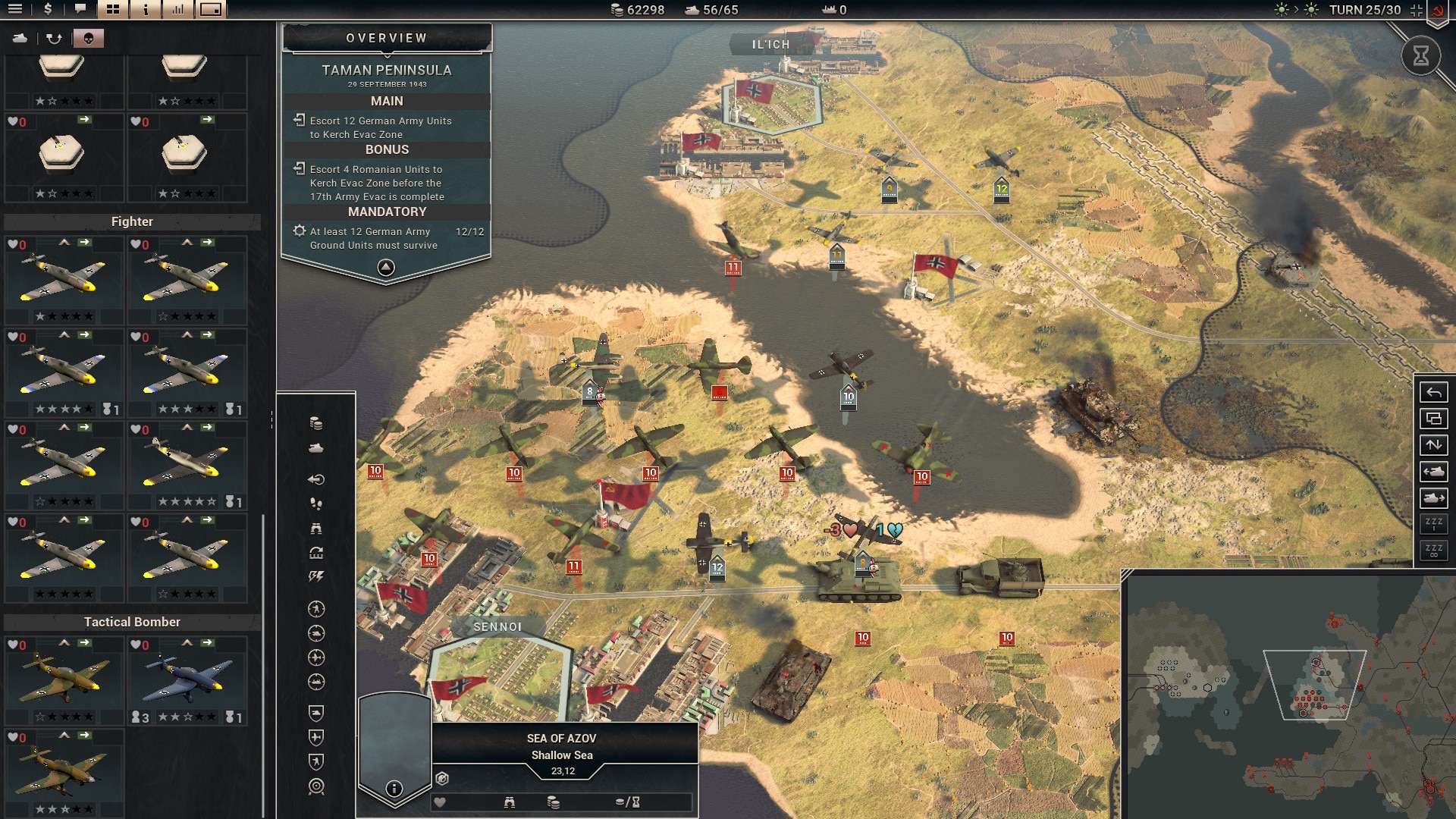Image resolution: width=1456 pixels, height=819 pixels.
Task: Toggle the four-square grid panel button
Action: [113, 9]
